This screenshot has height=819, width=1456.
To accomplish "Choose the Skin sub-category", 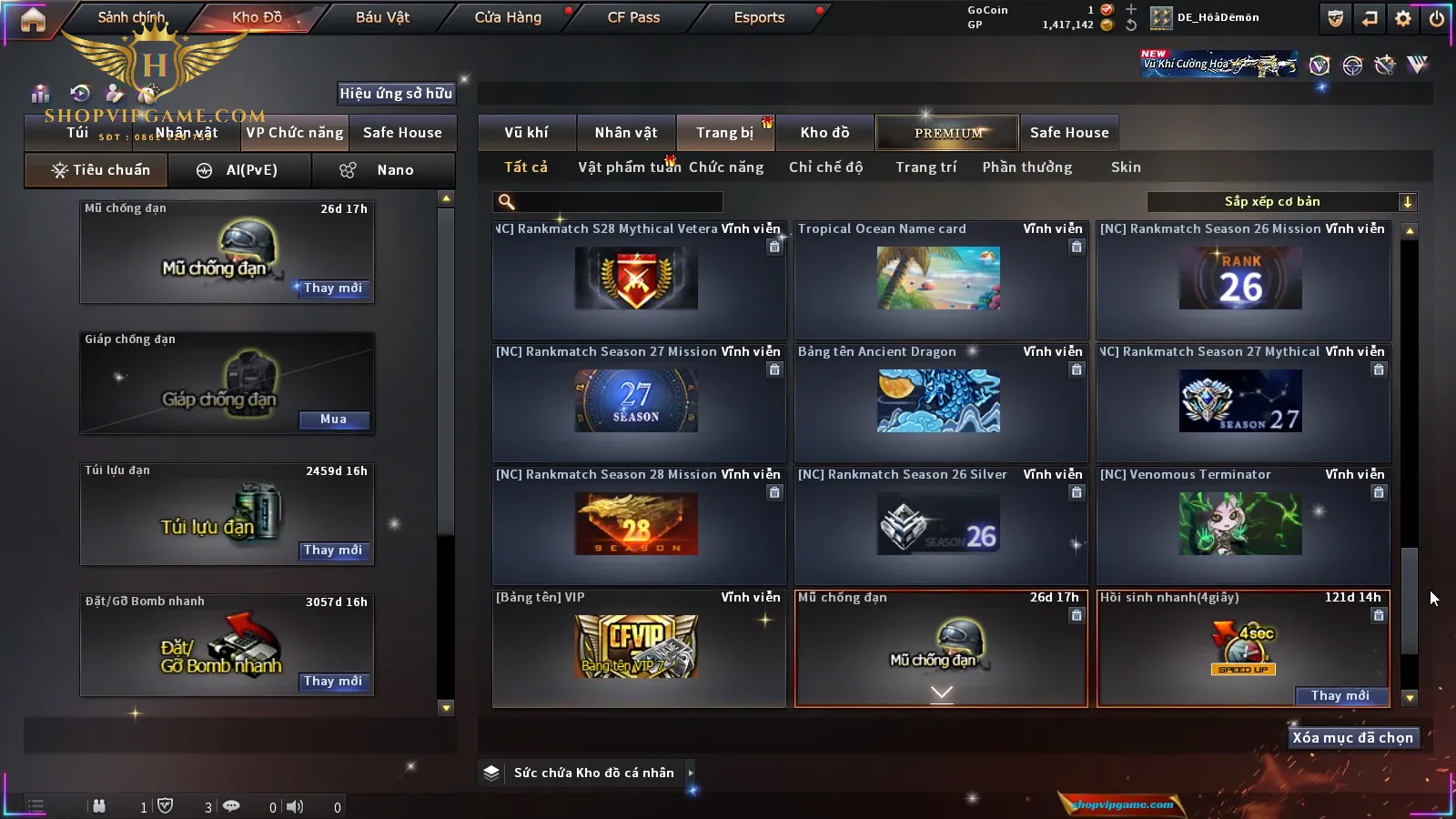I will pos(1126,167).
